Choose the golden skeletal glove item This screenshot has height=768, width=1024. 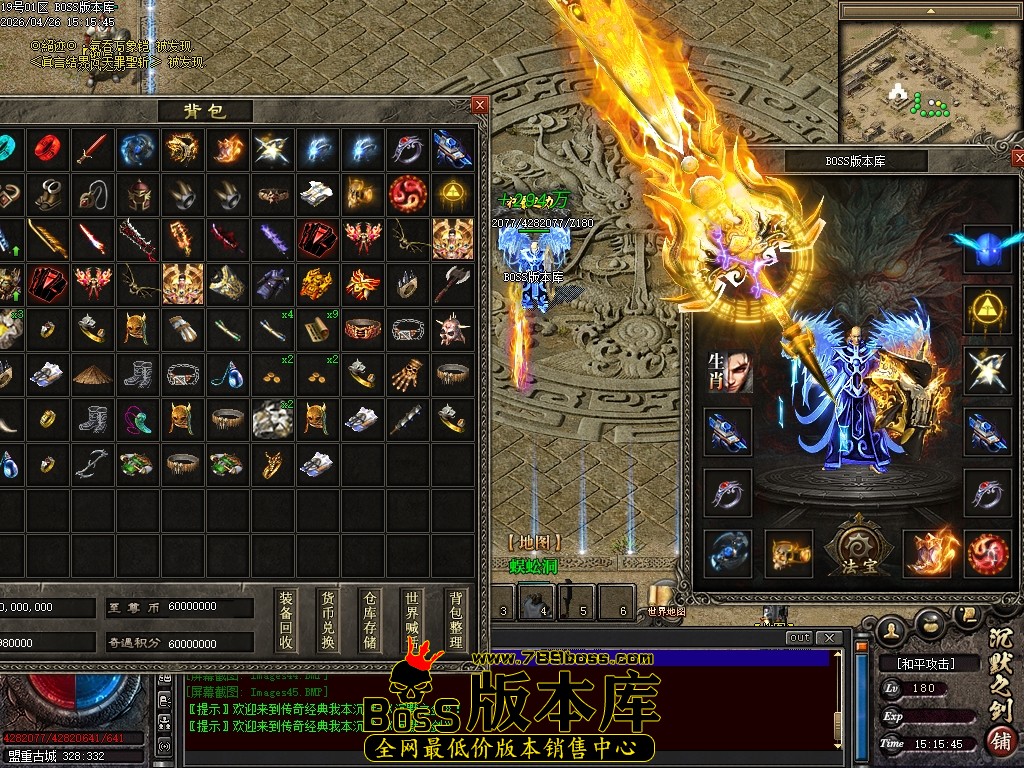click(x=407, y=373)
